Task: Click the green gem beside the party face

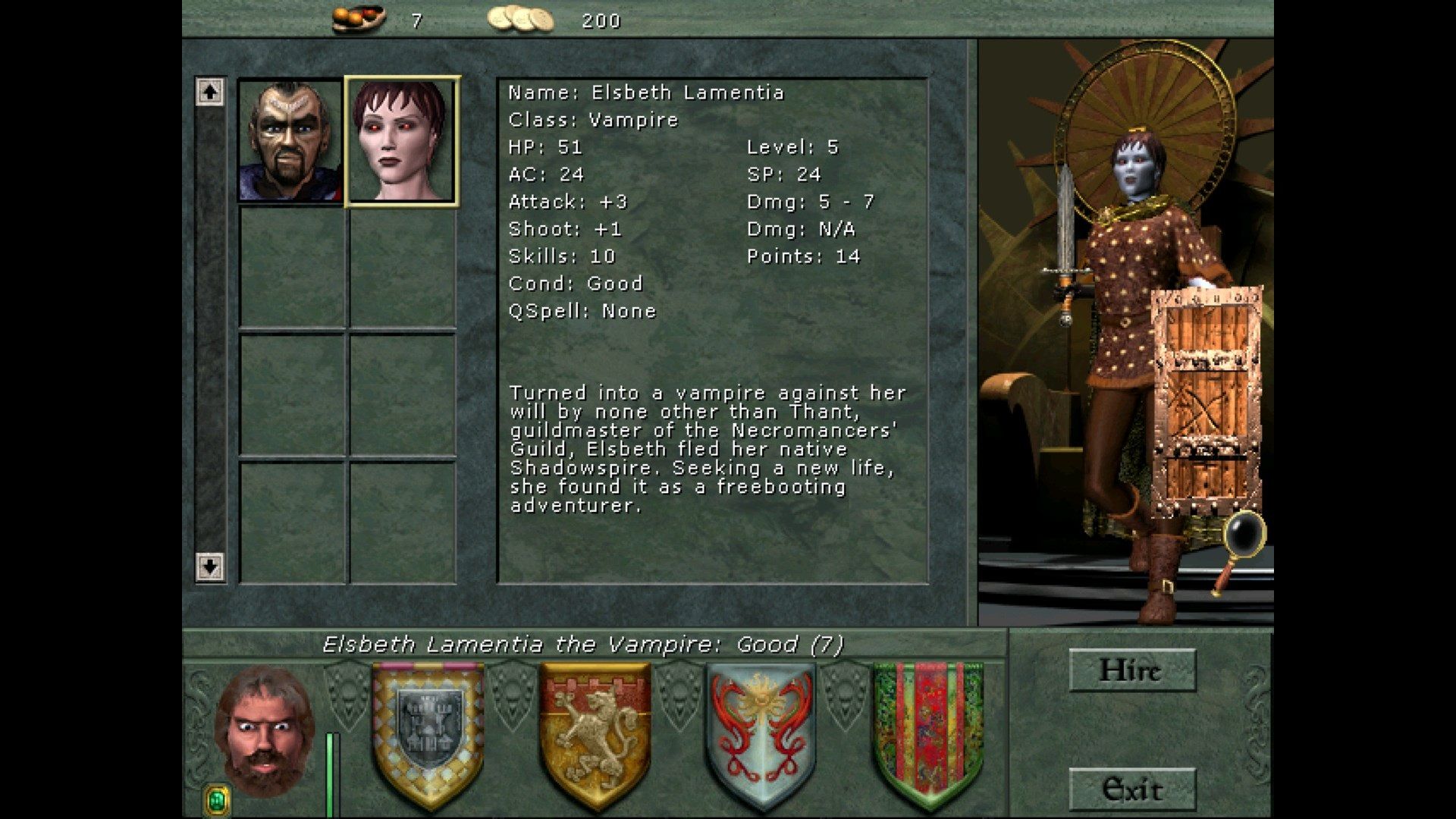Action: click(x=218, y=799)
